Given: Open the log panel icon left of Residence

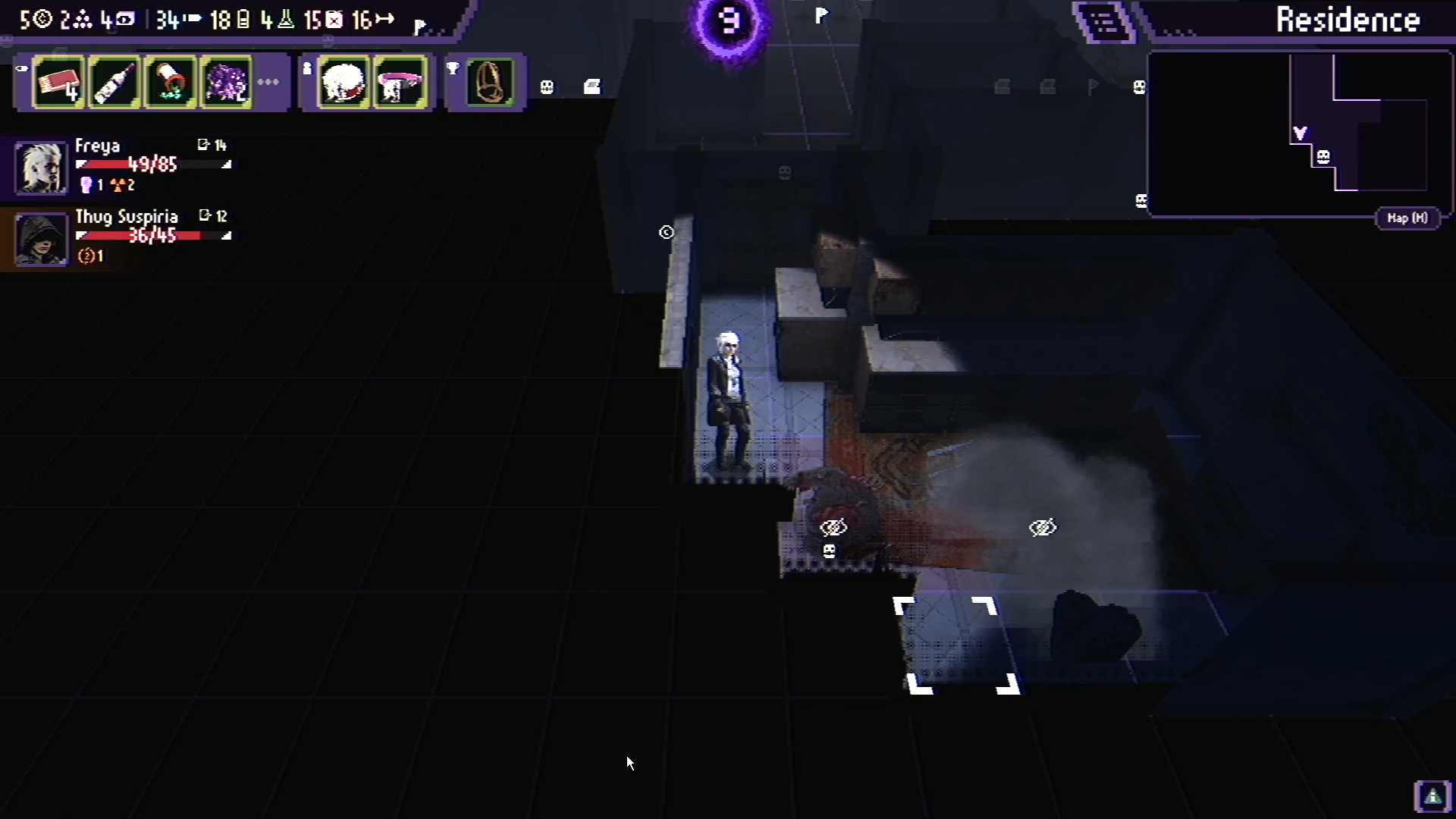Looking at the screenshot, I should pyautogui.click(x=1103, y=23).
